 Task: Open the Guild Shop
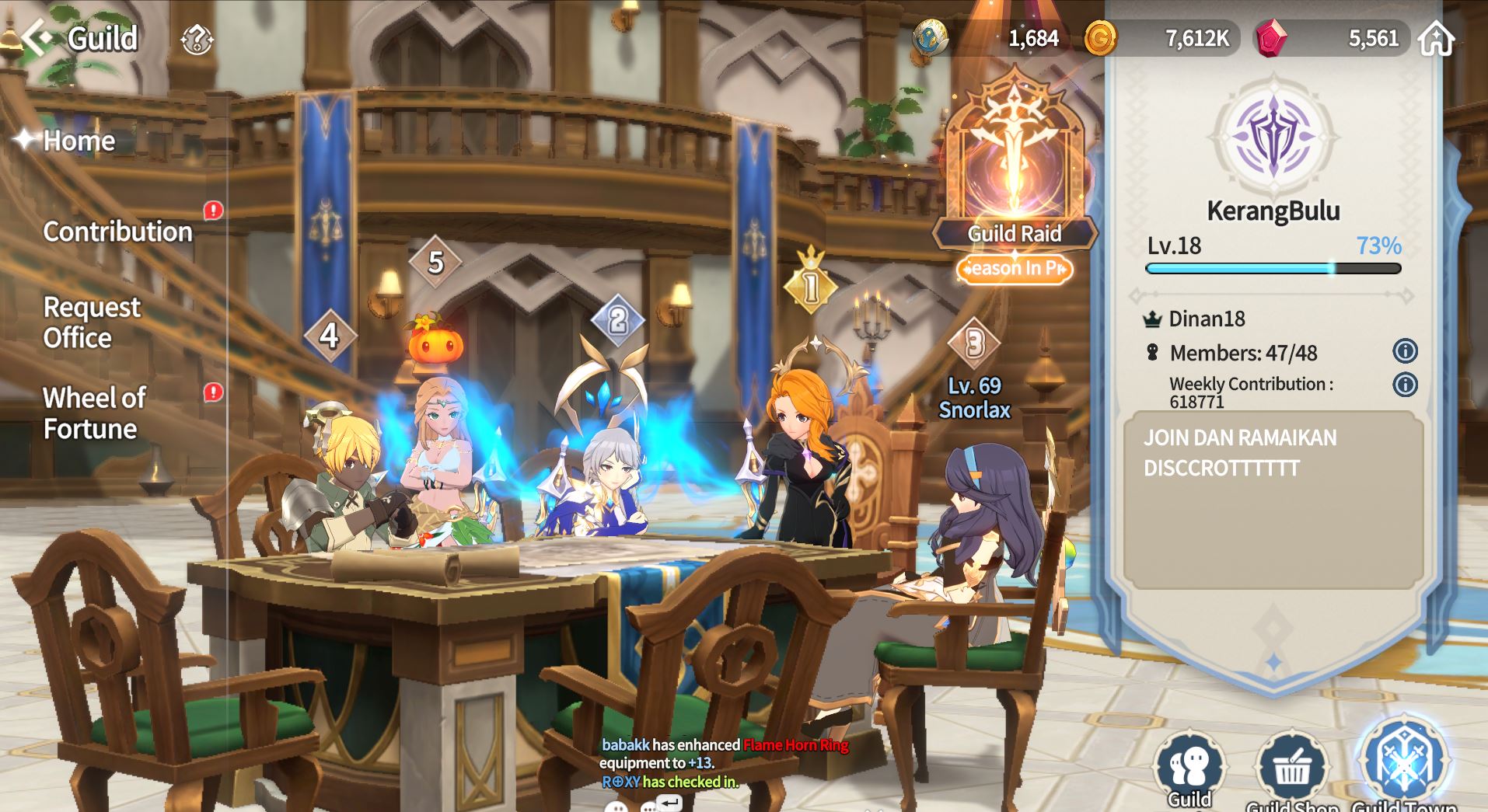click(1291, 771)
